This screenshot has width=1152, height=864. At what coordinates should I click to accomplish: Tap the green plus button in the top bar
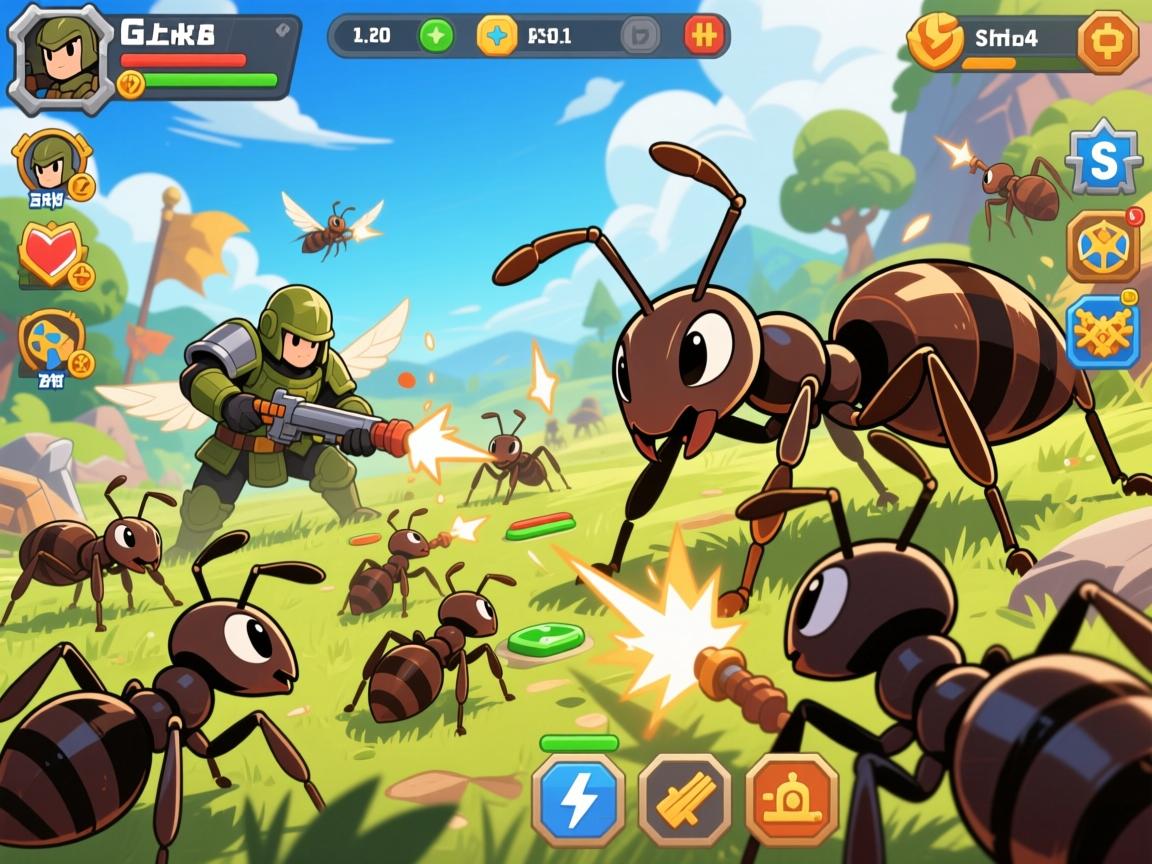pos(436,36)
